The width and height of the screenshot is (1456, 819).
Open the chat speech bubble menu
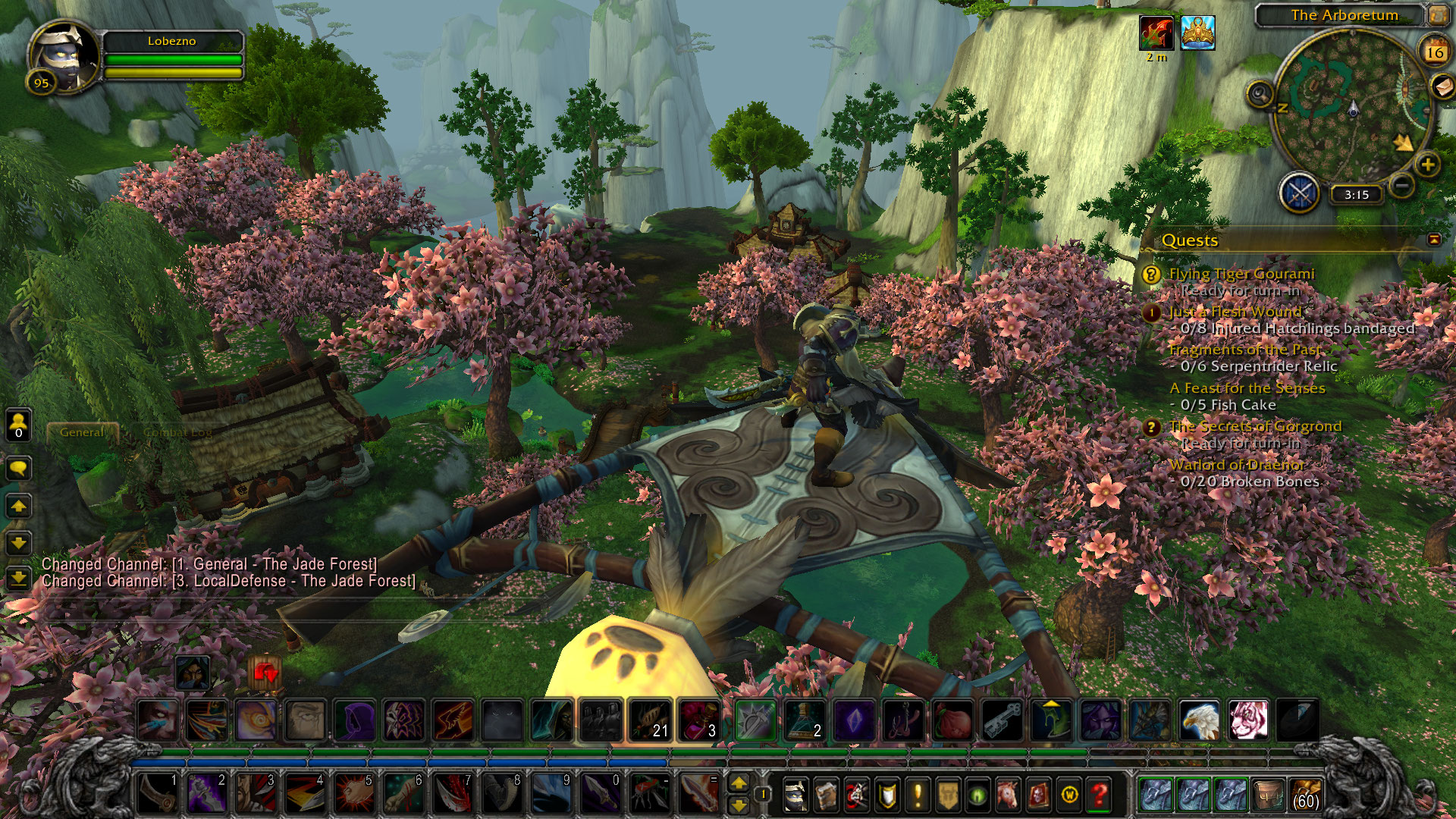coord(18,468)
